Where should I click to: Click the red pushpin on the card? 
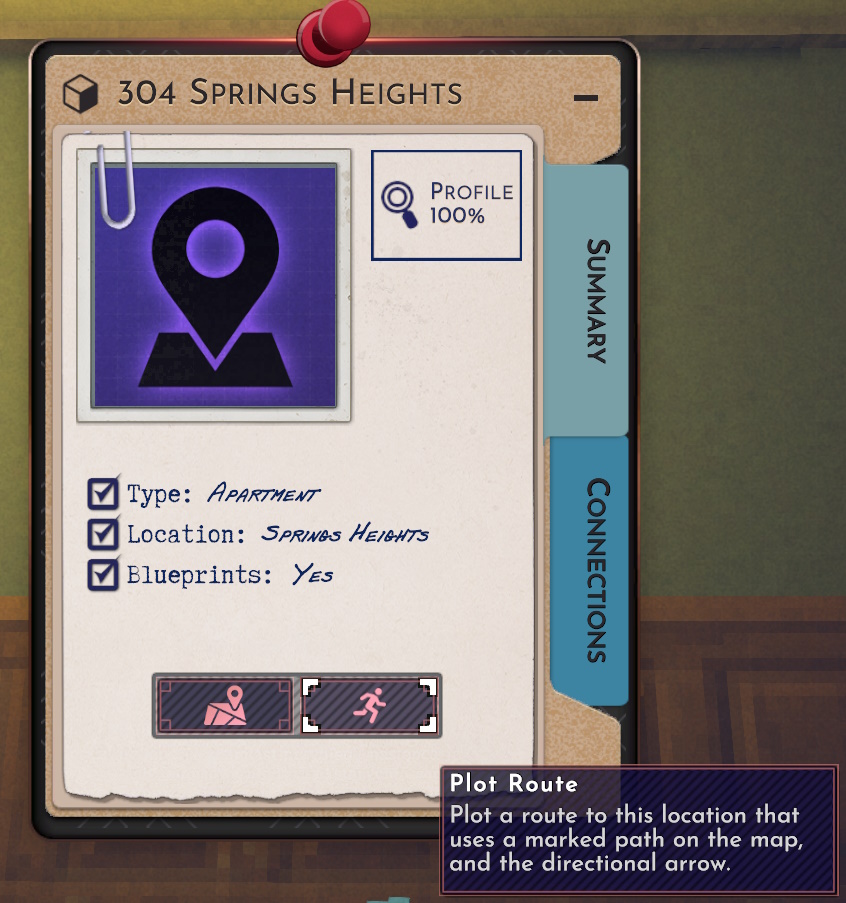(334, 28)
